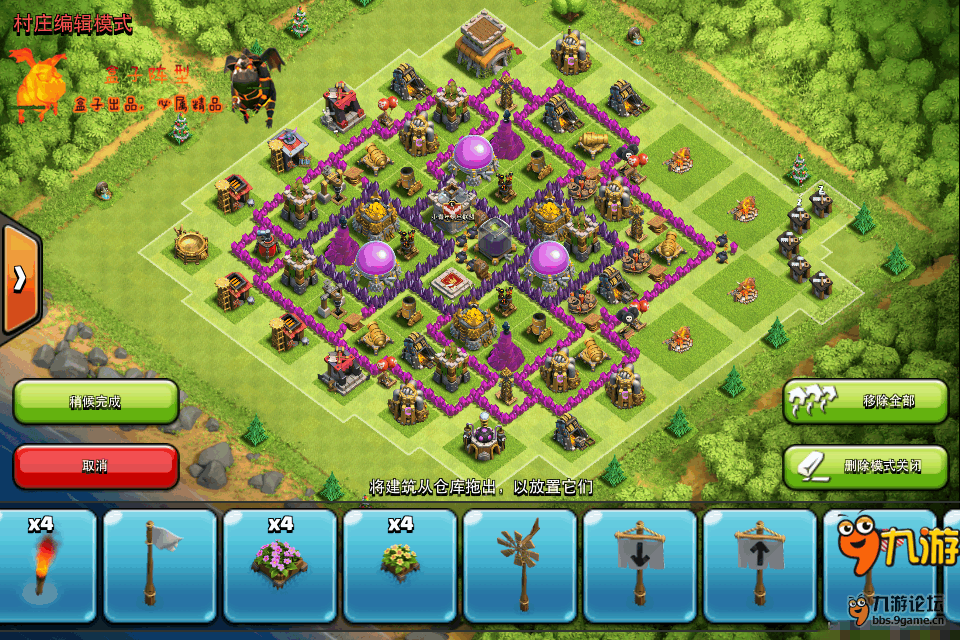
Task: Toggle the 删除模式关闭 erase mode button
Action: point(866,466)
